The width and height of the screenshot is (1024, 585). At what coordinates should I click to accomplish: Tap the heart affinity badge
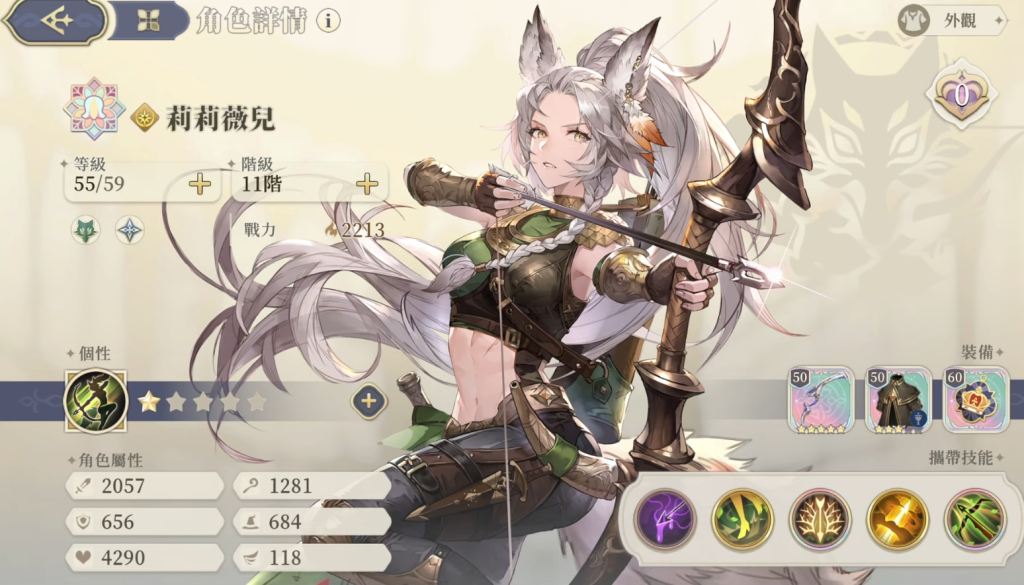coord(961,96)
